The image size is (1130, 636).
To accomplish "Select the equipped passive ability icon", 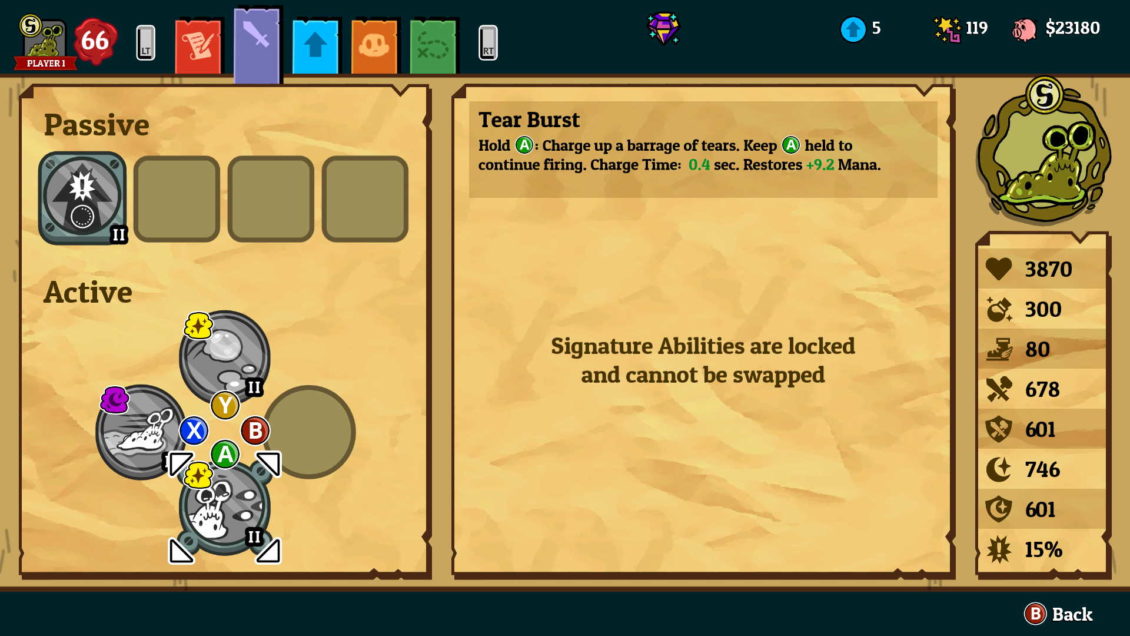I will click(x=82, y=198).
